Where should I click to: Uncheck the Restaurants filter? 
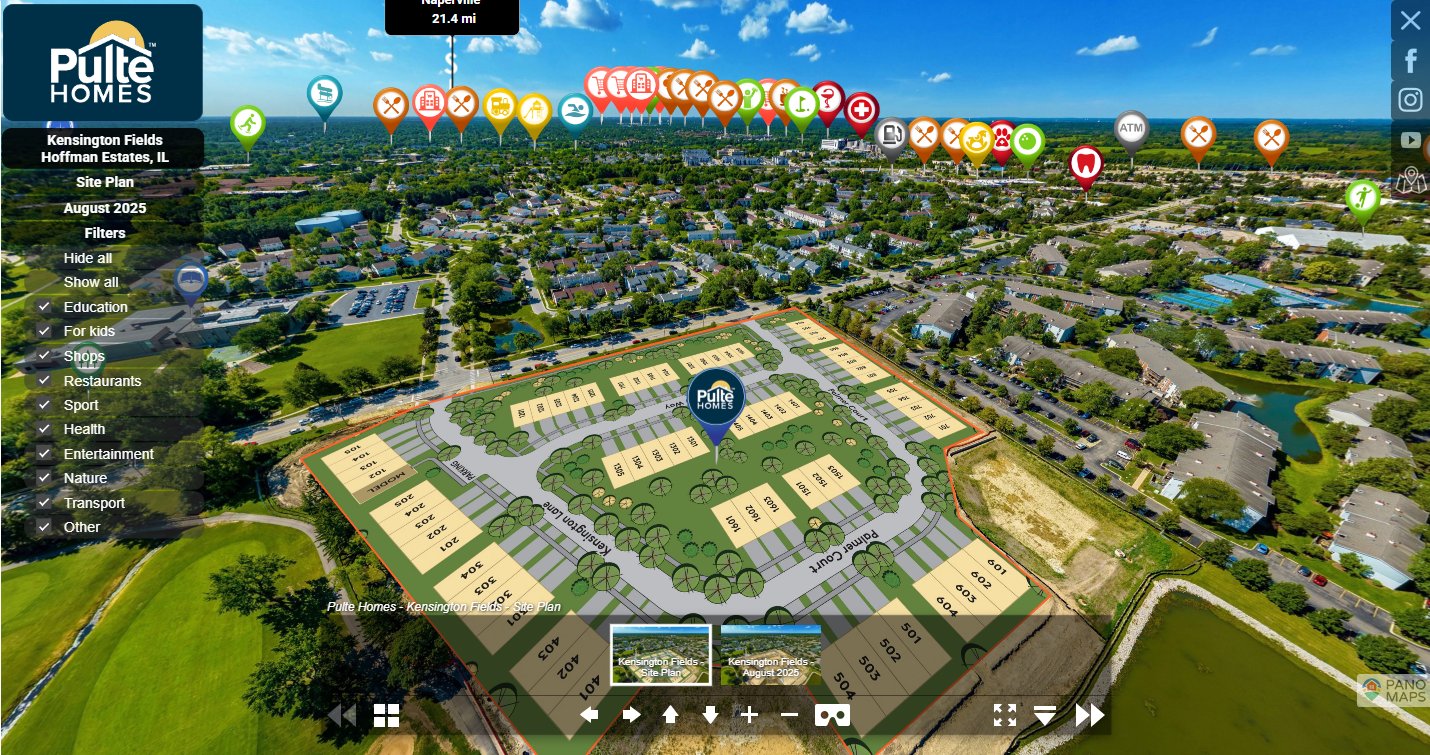pos(44,381)
